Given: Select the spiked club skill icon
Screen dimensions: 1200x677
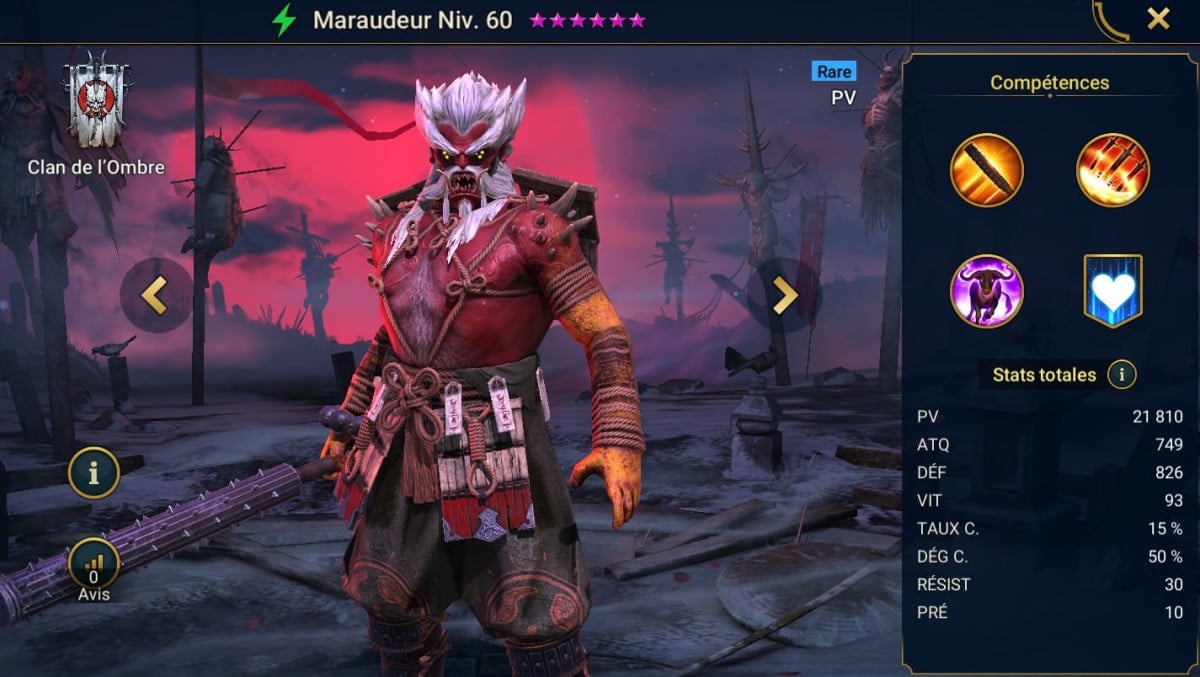Looking at the screenshot, I should pyautogui.click(x=987, y=170).
